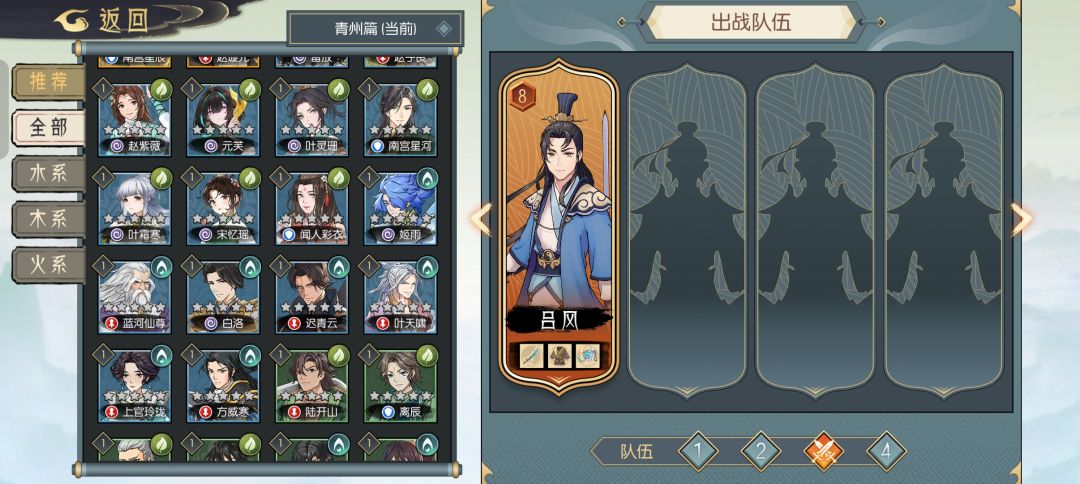Screen dimensions: 1080x484
Task: Go back using the 返回 button
Action: [x=100, y=19]
